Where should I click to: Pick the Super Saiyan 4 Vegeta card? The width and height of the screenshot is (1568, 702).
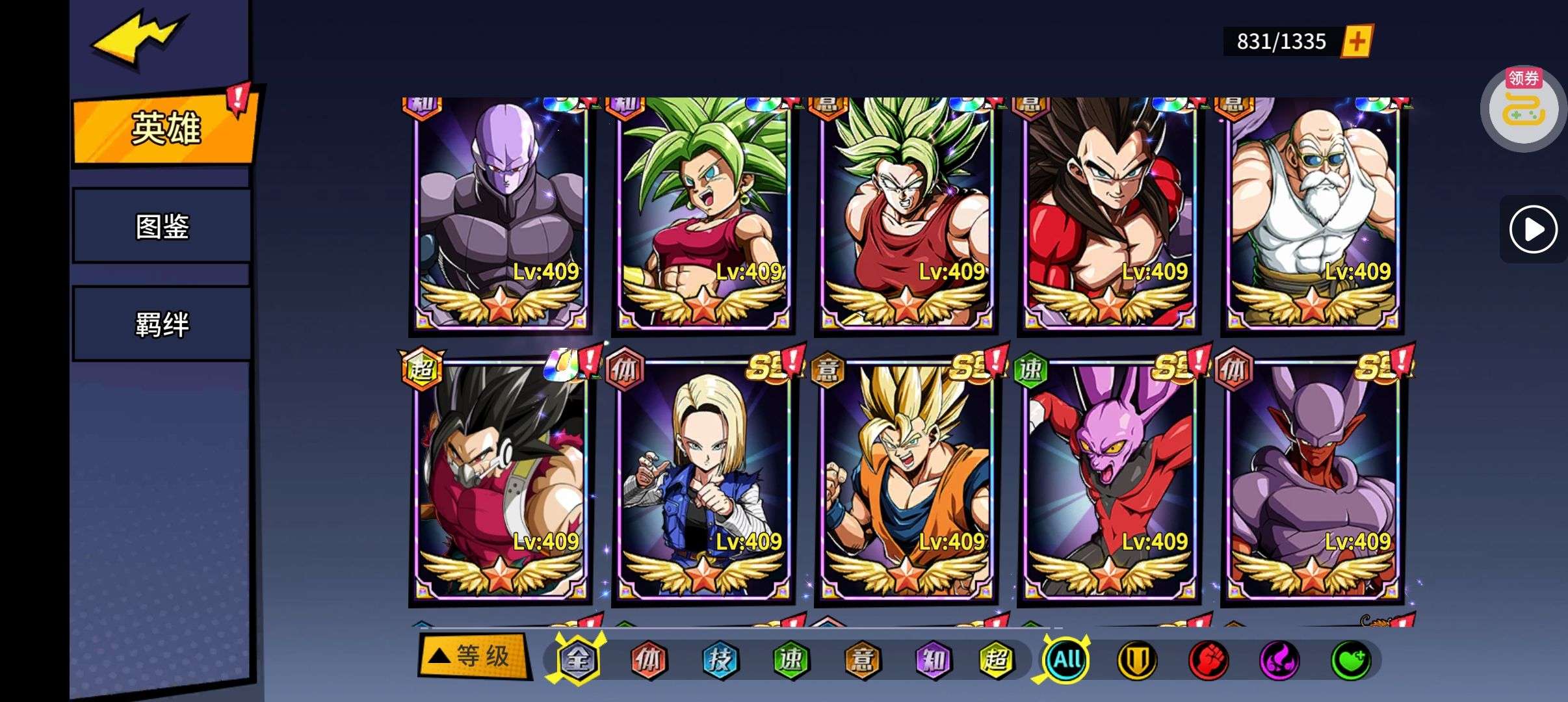(1109, 214)
